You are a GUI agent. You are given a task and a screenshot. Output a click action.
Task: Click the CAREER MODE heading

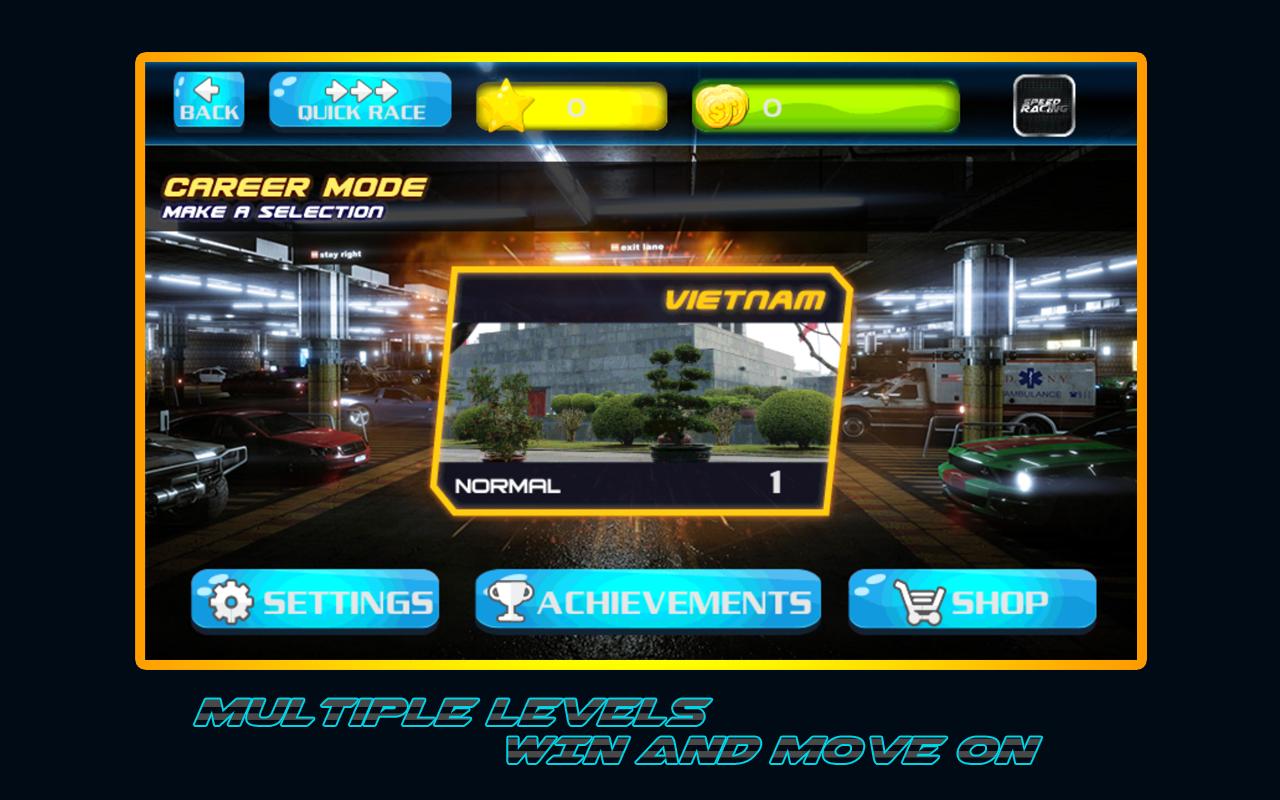(293, 188)
